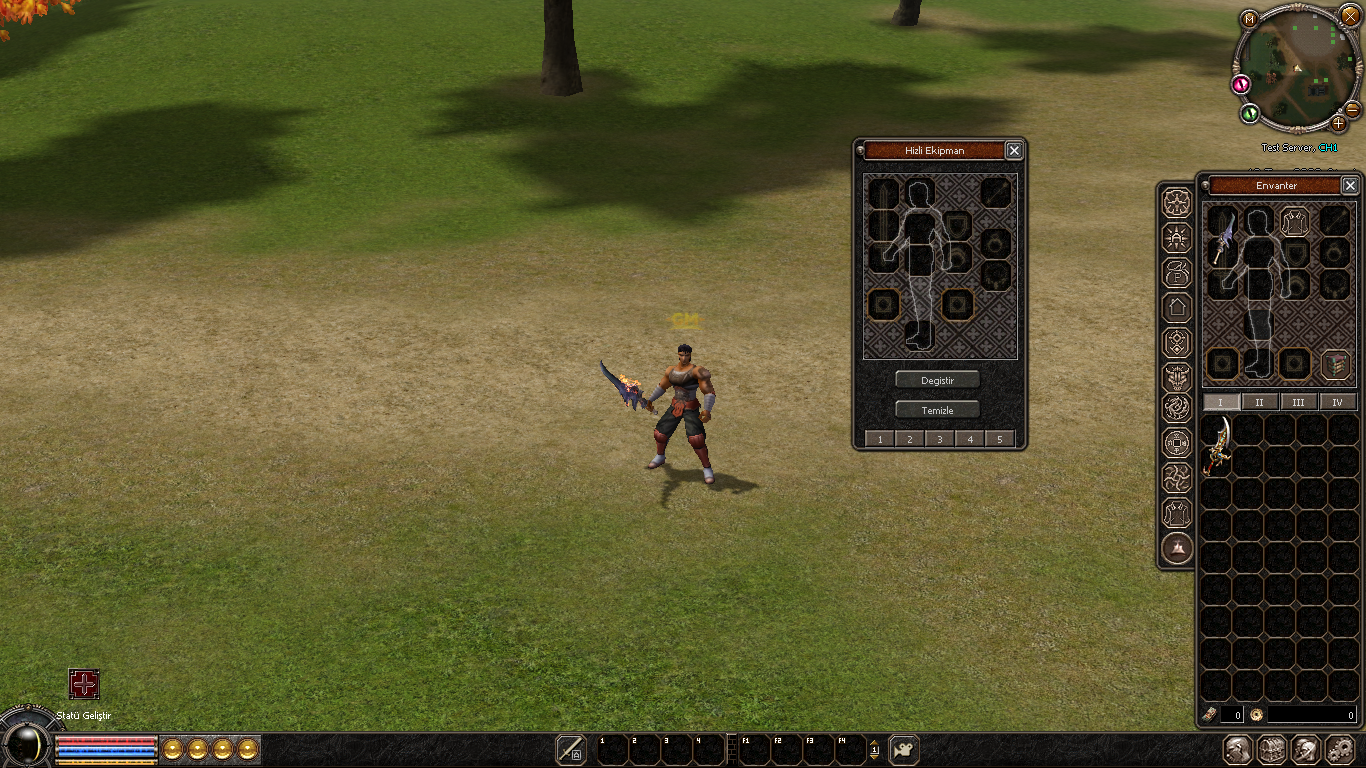This screenshot has height=768, width=1366.
Task: Open inventory page III
Action: point(1298,402)
